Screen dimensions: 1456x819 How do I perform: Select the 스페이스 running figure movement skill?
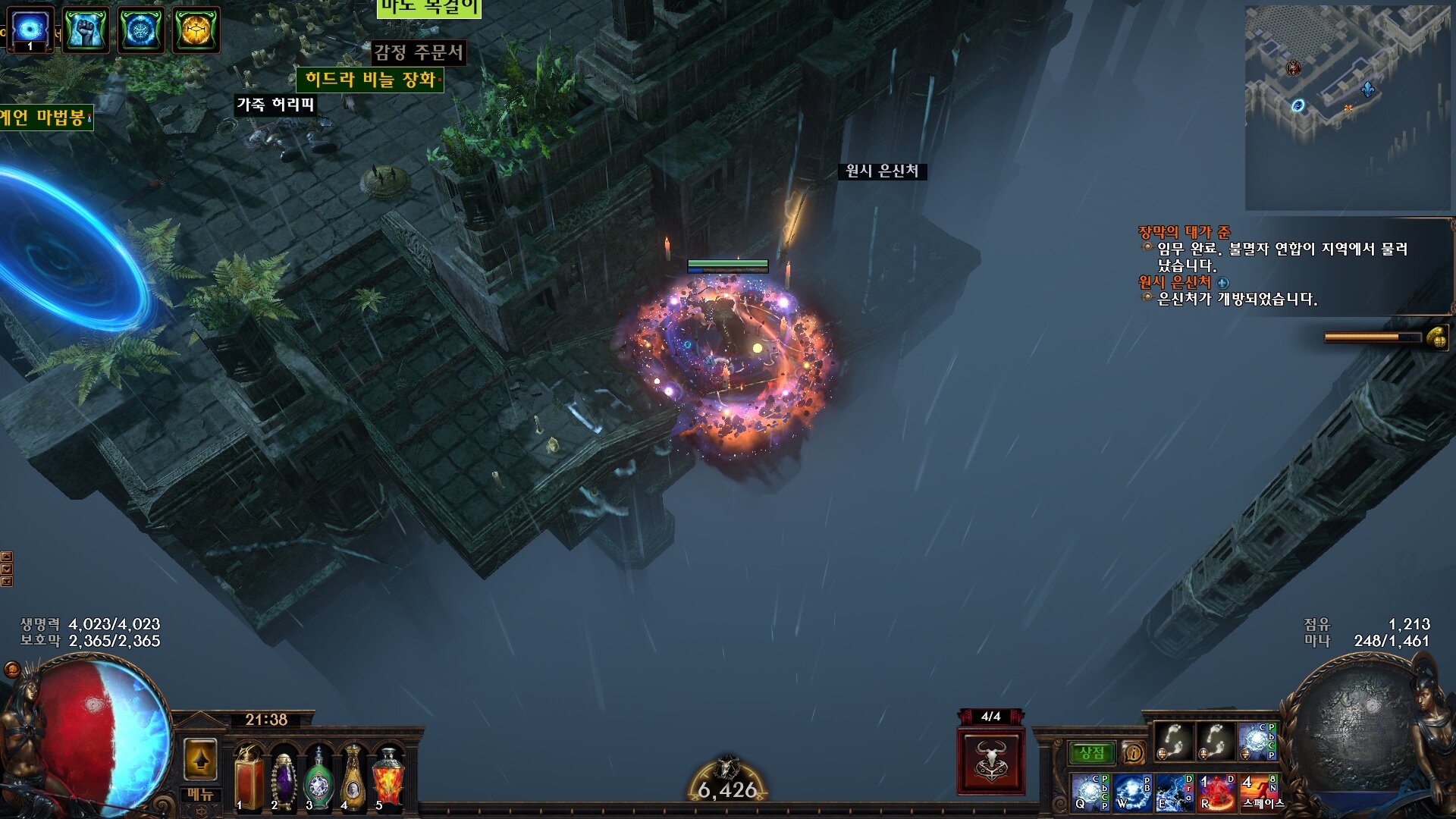(x=1259, y=792)
